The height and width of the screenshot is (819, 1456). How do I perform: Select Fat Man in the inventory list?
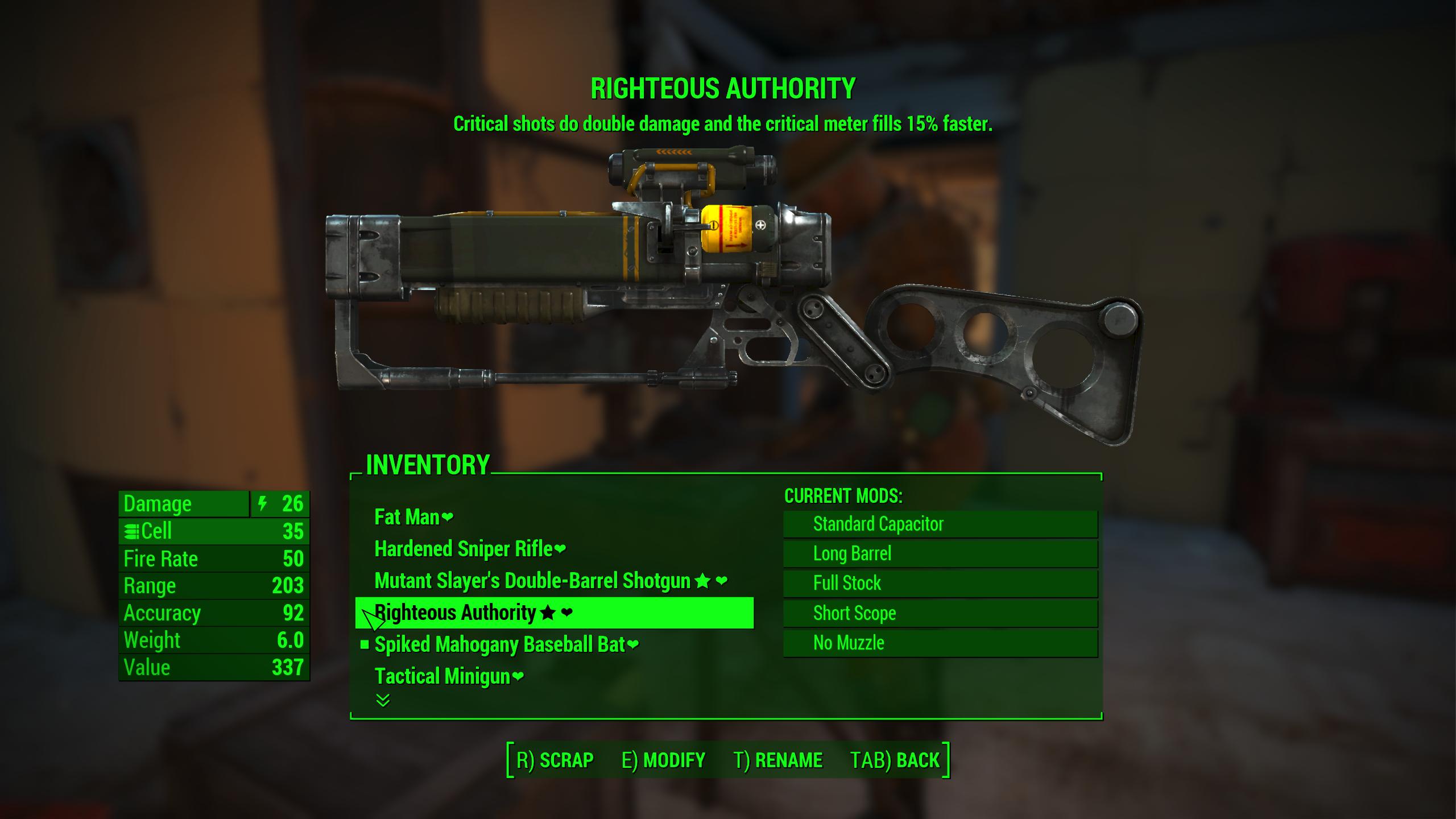407,517
